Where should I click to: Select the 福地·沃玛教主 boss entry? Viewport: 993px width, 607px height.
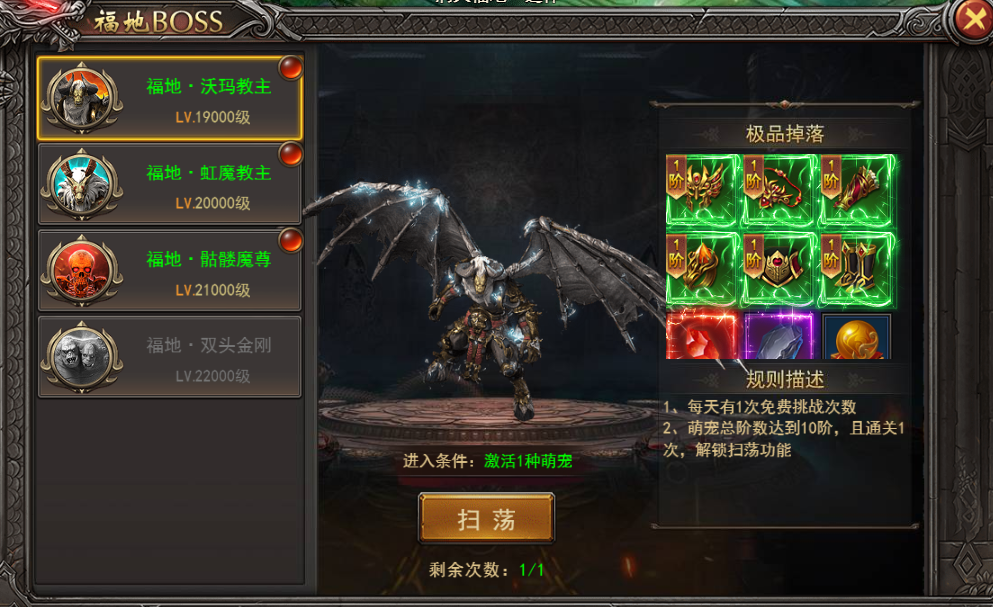tap(170, 98)
